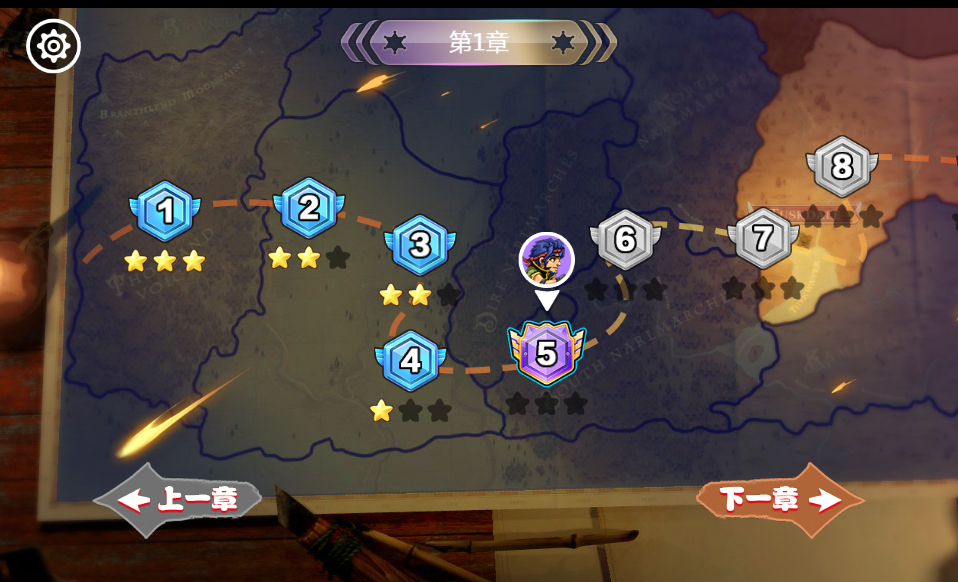Tap the locked level 6 badge

click(x=626, y=240)
